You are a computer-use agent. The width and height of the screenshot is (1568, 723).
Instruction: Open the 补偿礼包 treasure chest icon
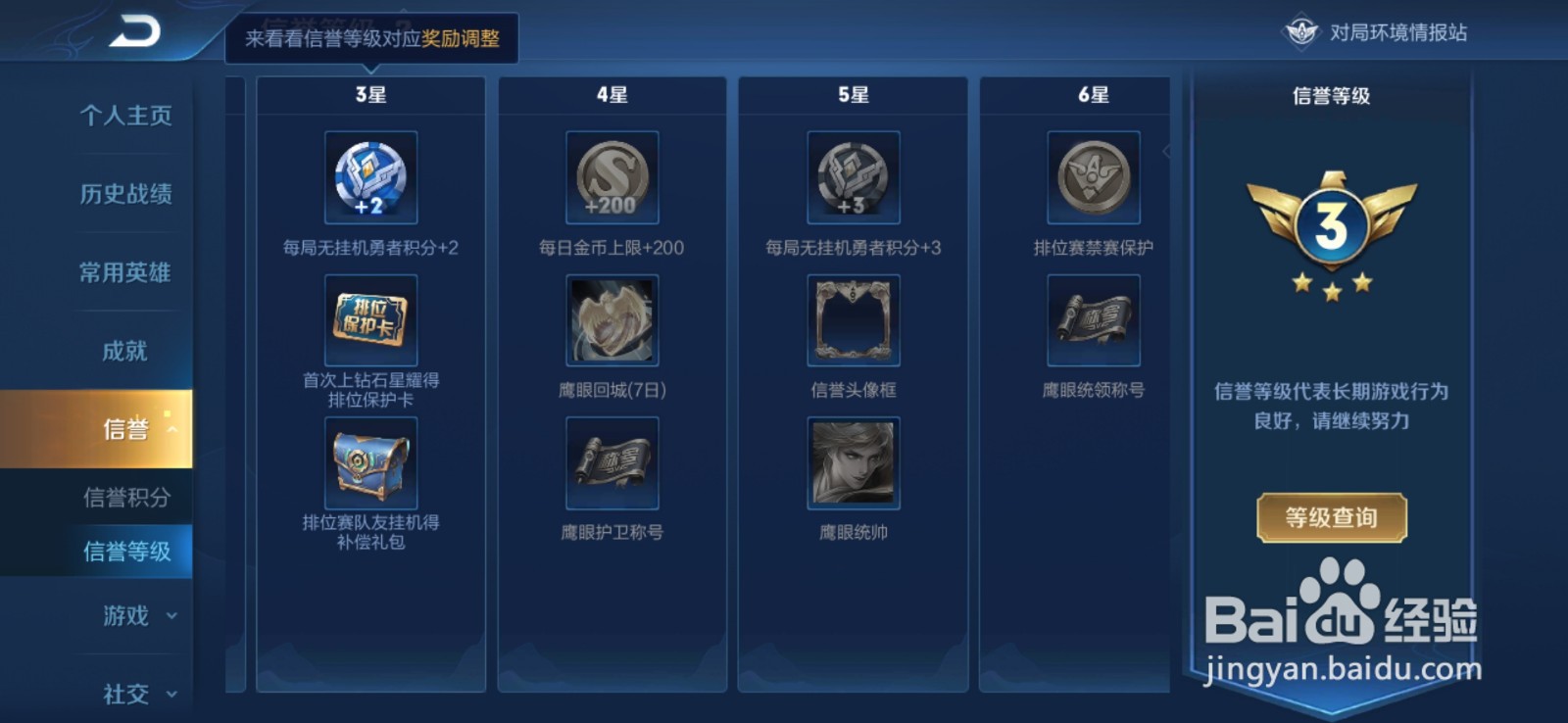(370, 463)
